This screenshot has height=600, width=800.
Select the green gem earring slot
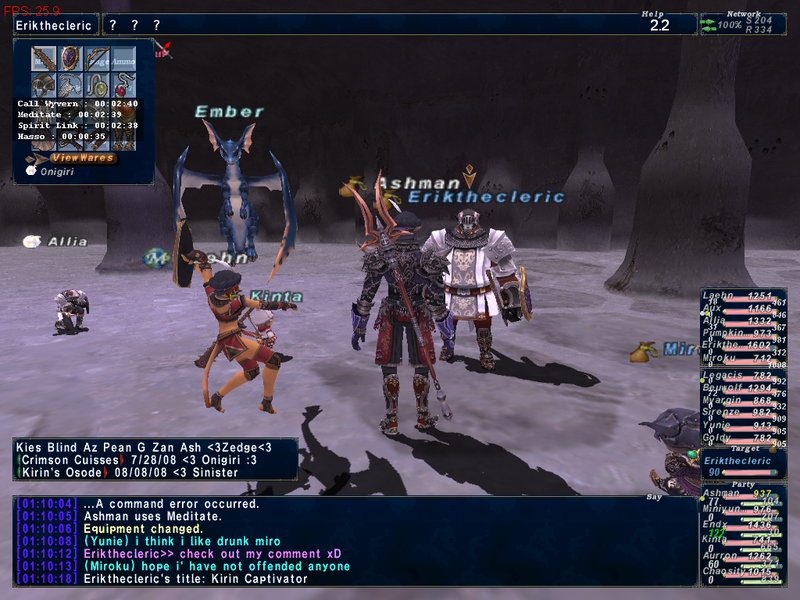click(96, 84)
